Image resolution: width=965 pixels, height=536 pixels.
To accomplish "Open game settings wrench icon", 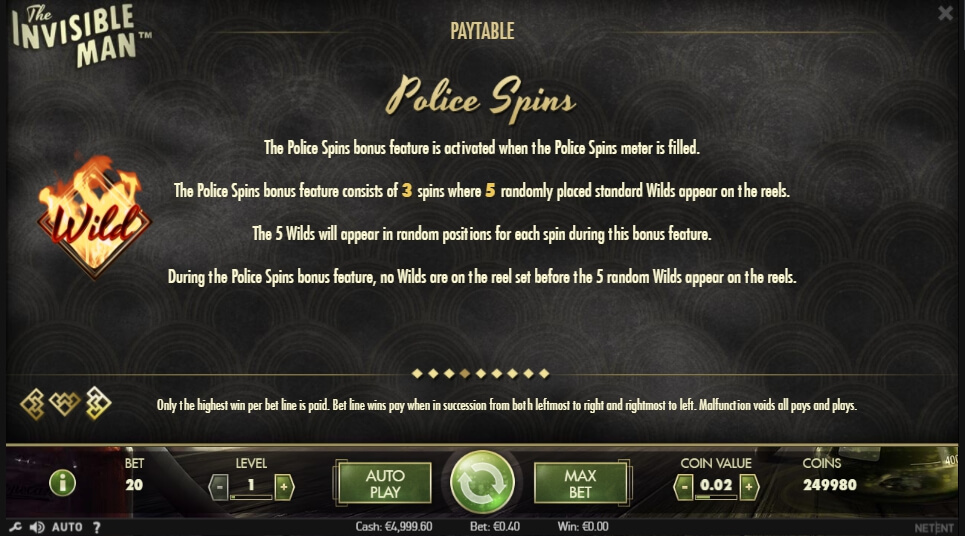I will point(14,527).
